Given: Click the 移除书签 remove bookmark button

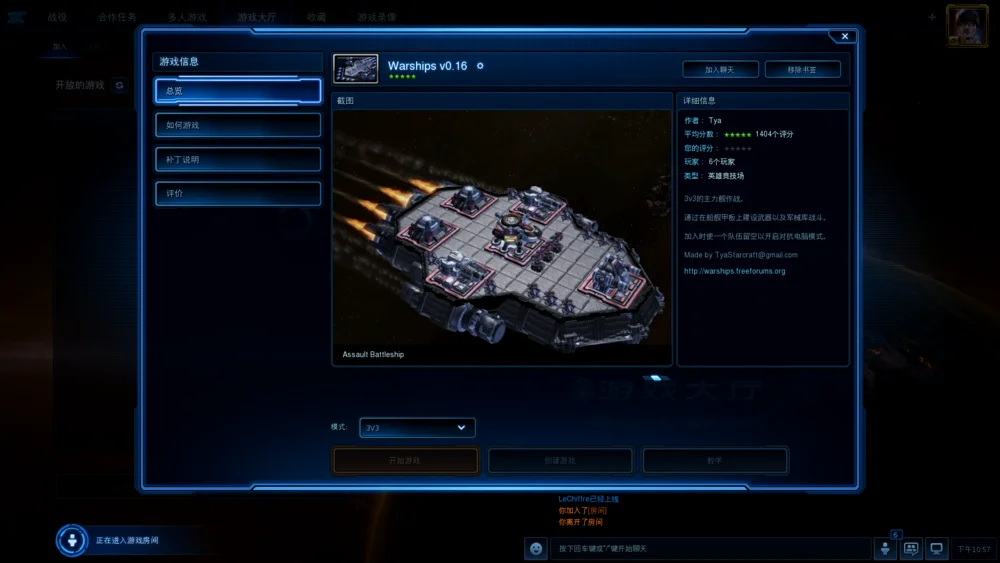Looking at the screenshot, I should (x=802, y=69).
